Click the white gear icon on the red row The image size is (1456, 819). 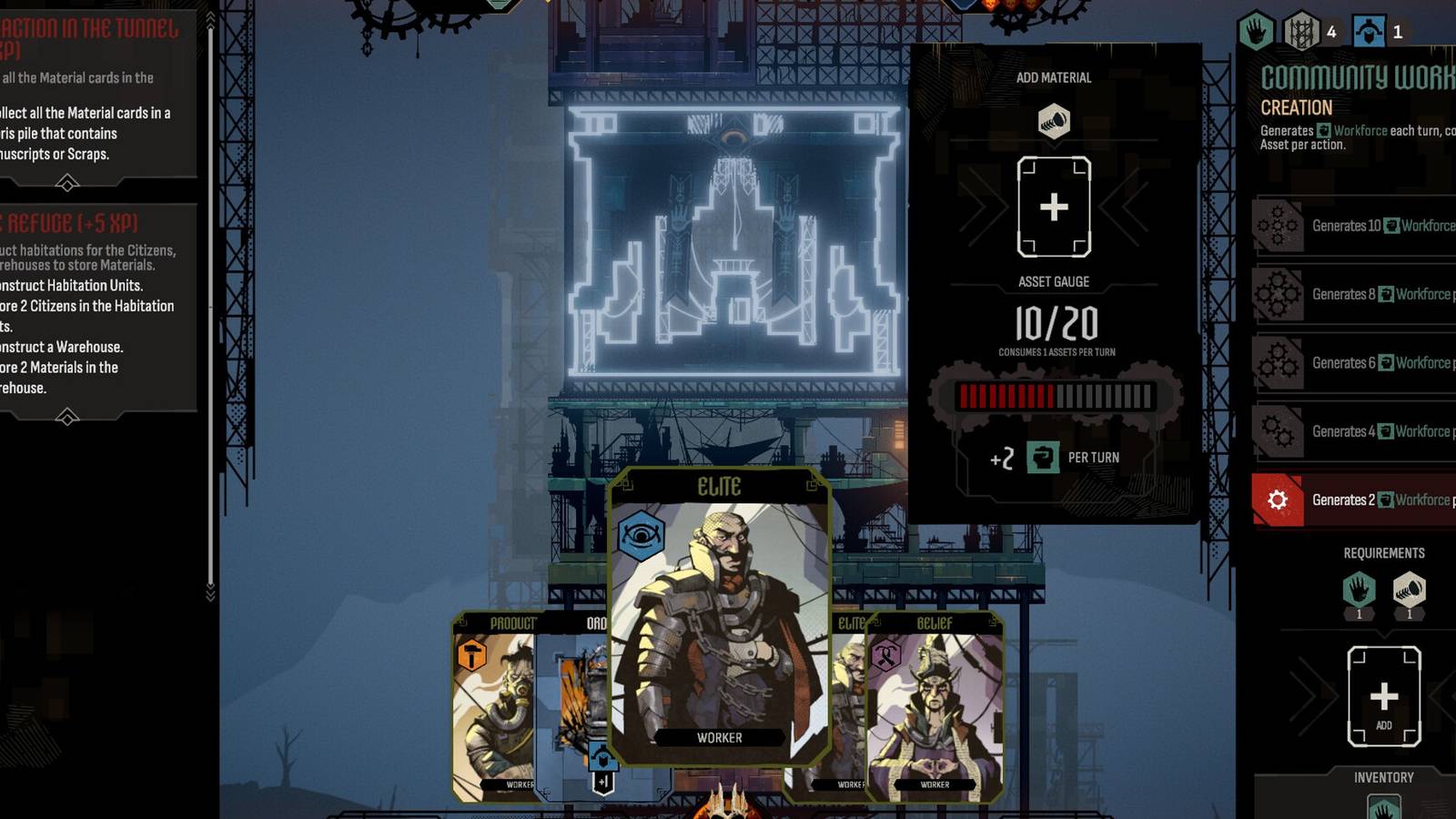(x=1279, y=500)
